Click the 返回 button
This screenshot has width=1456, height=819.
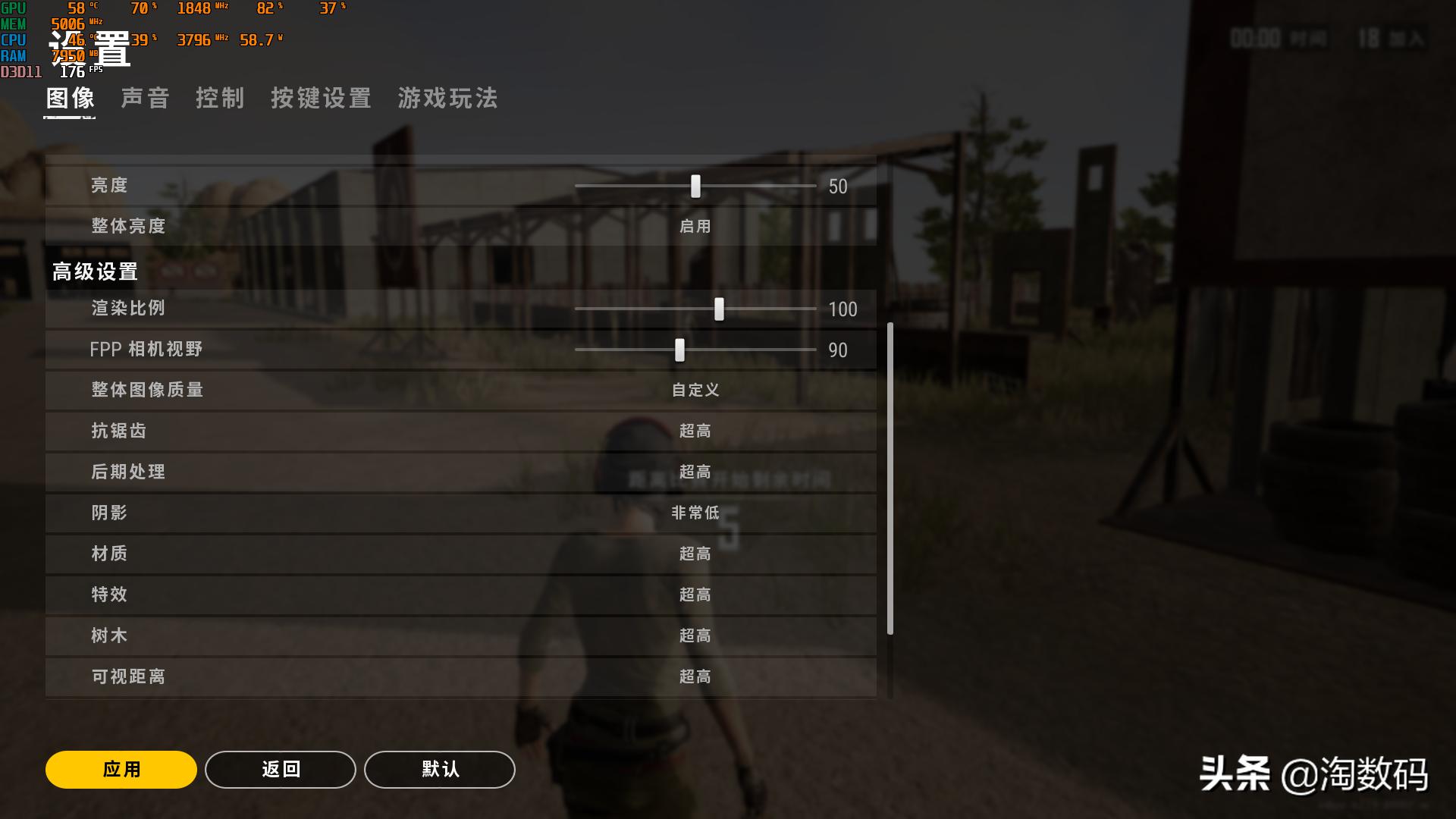pyautogui.click(x=280, y=769)
